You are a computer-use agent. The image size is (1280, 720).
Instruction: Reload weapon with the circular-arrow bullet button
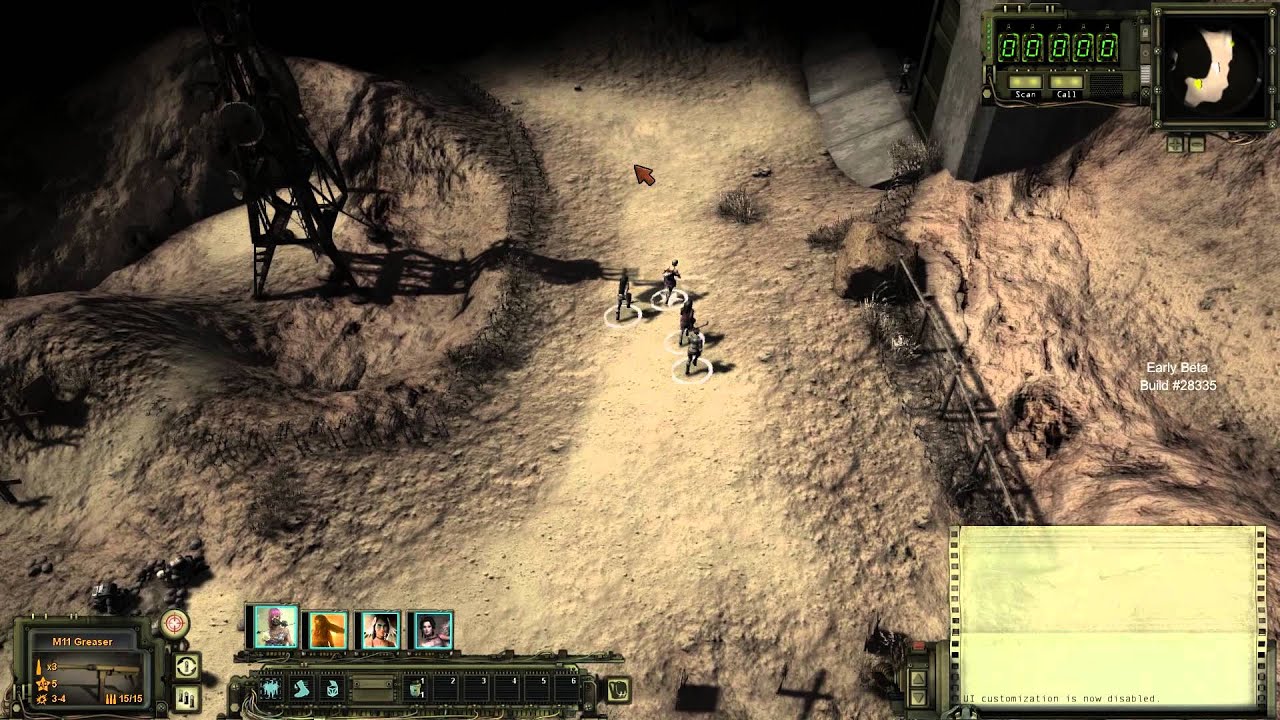click(x=186, y=666)
